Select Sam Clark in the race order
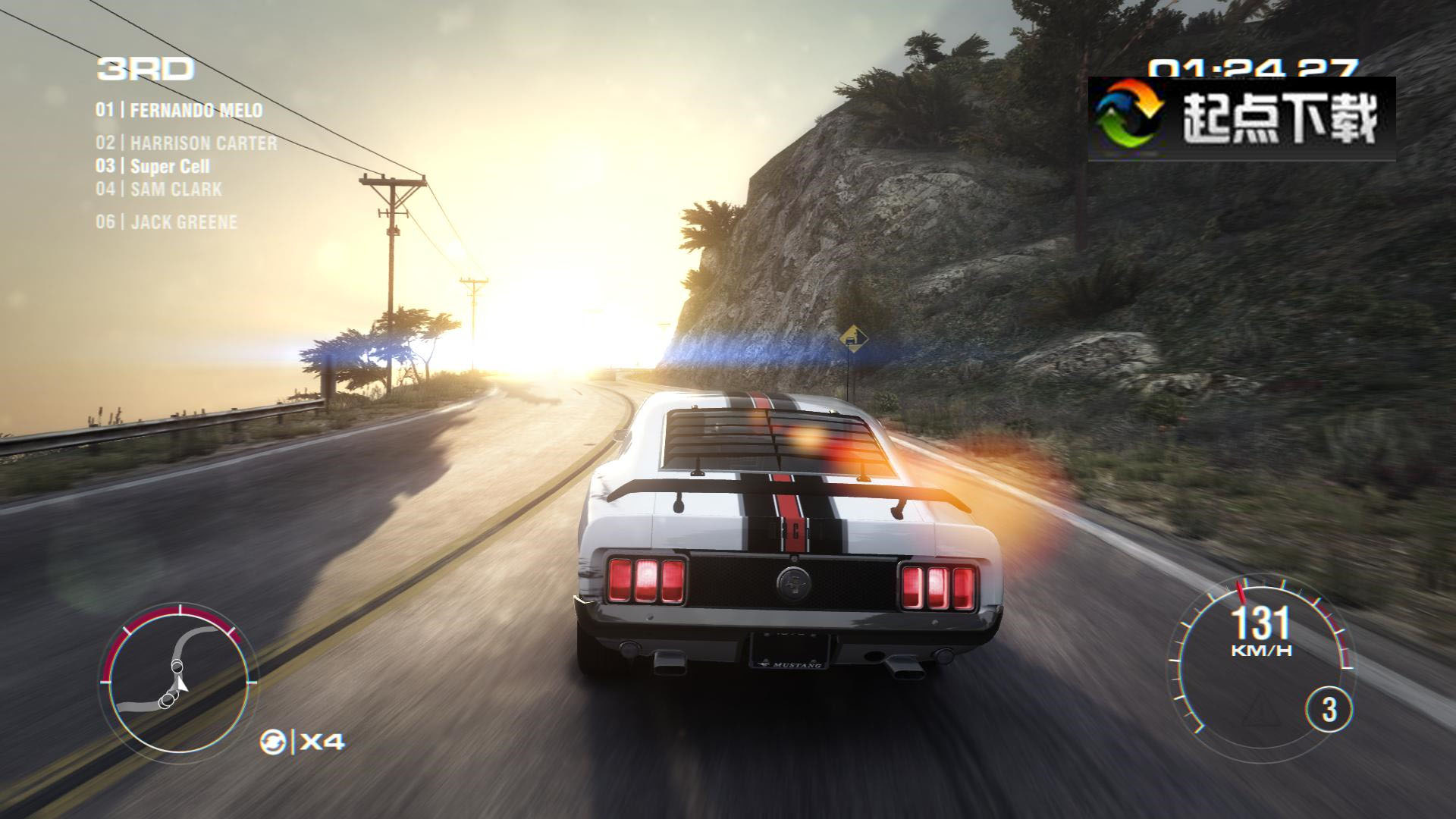 pyautogui.click(x=159, y=190)
